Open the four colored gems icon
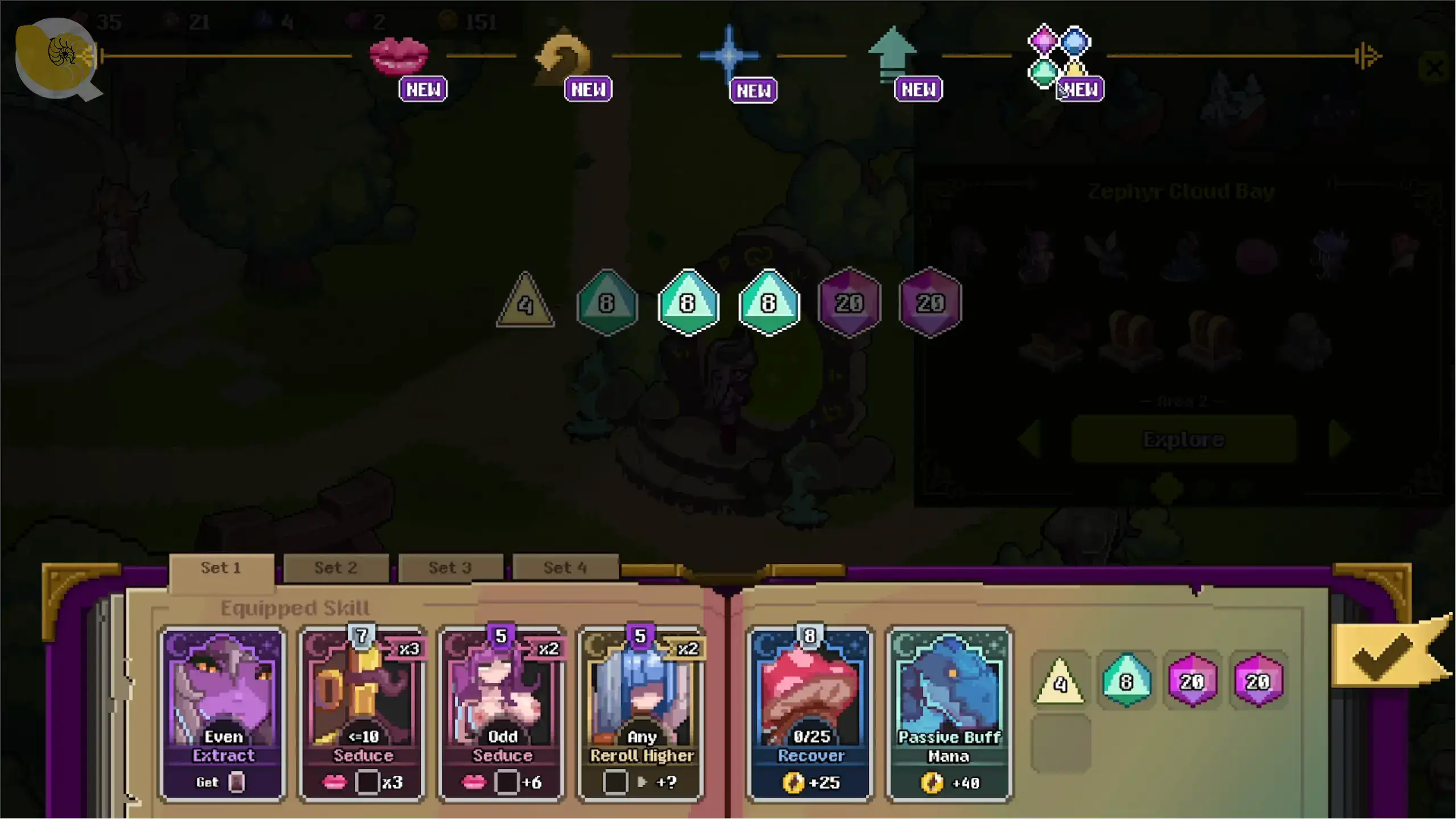Image resolution: width=1456 pixels, height=819 pixels. pyautogui.click(x=1059, y=55)
